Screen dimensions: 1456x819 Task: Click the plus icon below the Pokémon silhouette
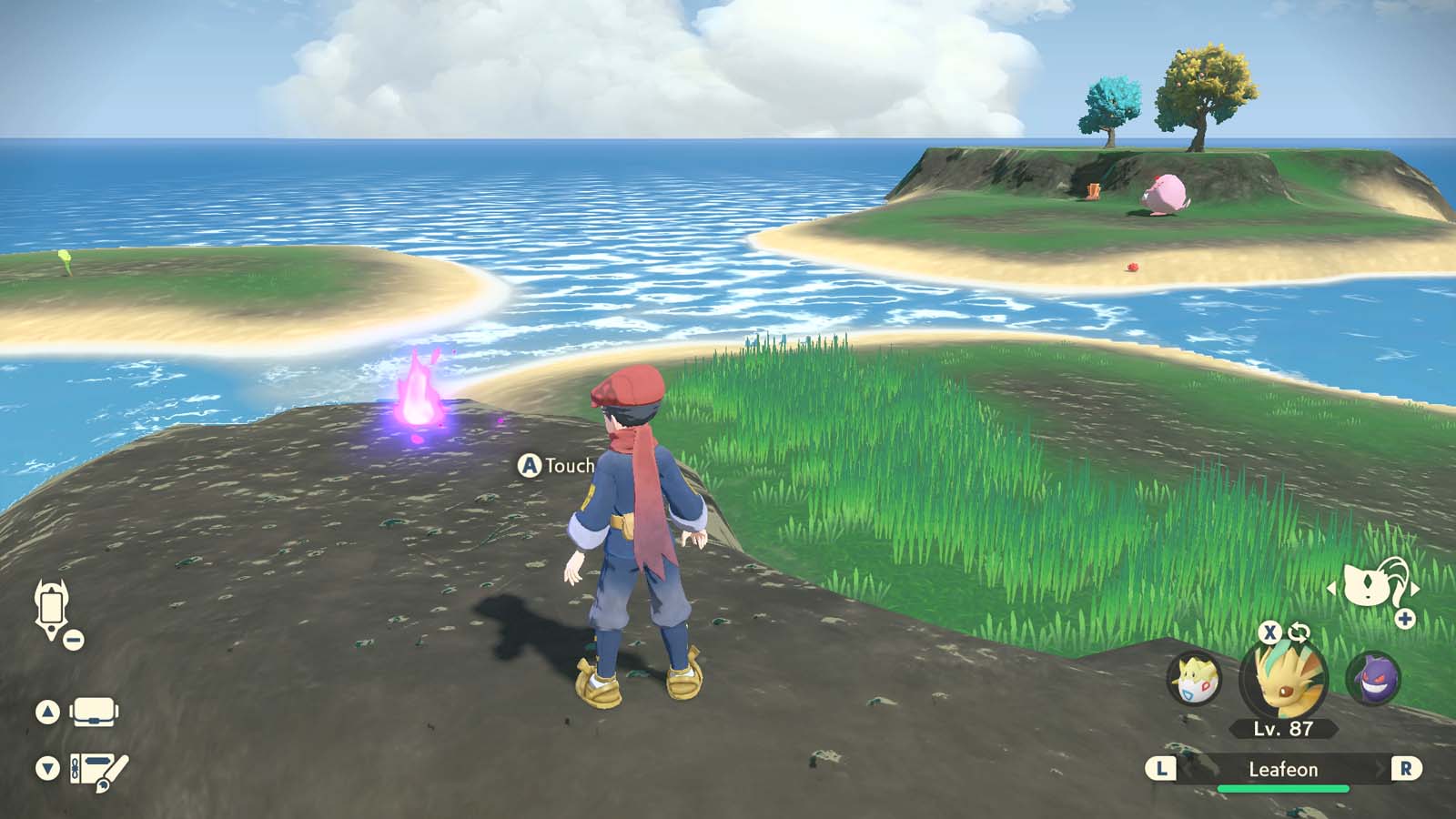(x=1404, y=618)
